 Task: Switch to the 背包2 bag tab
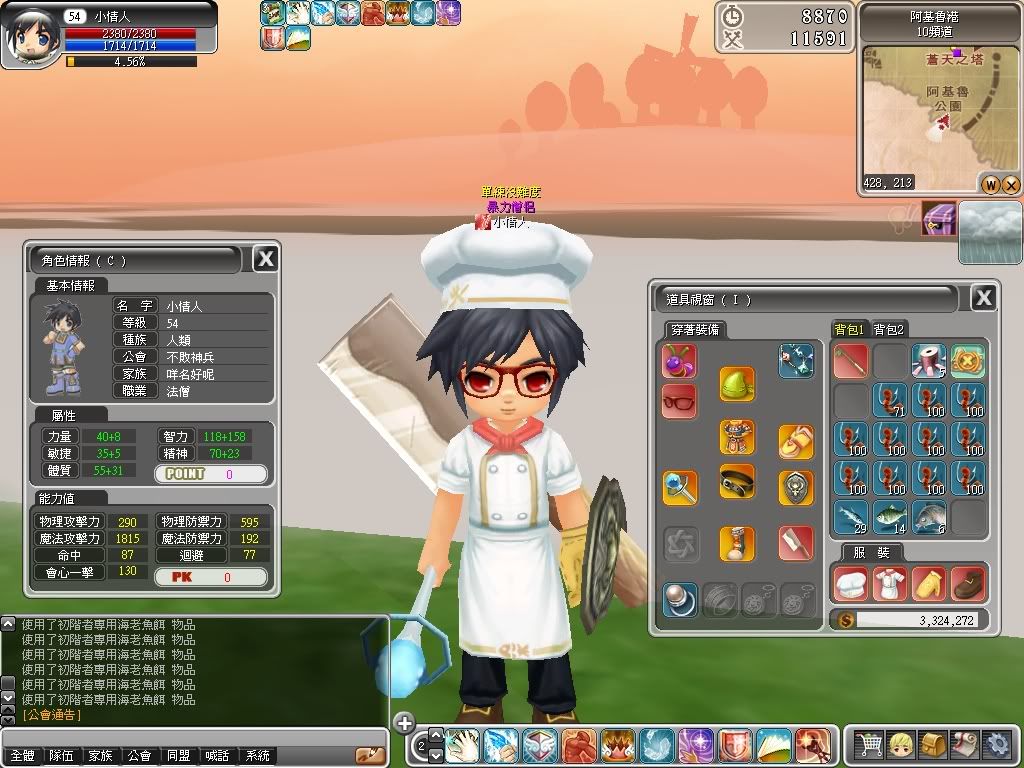pos(889,329)
